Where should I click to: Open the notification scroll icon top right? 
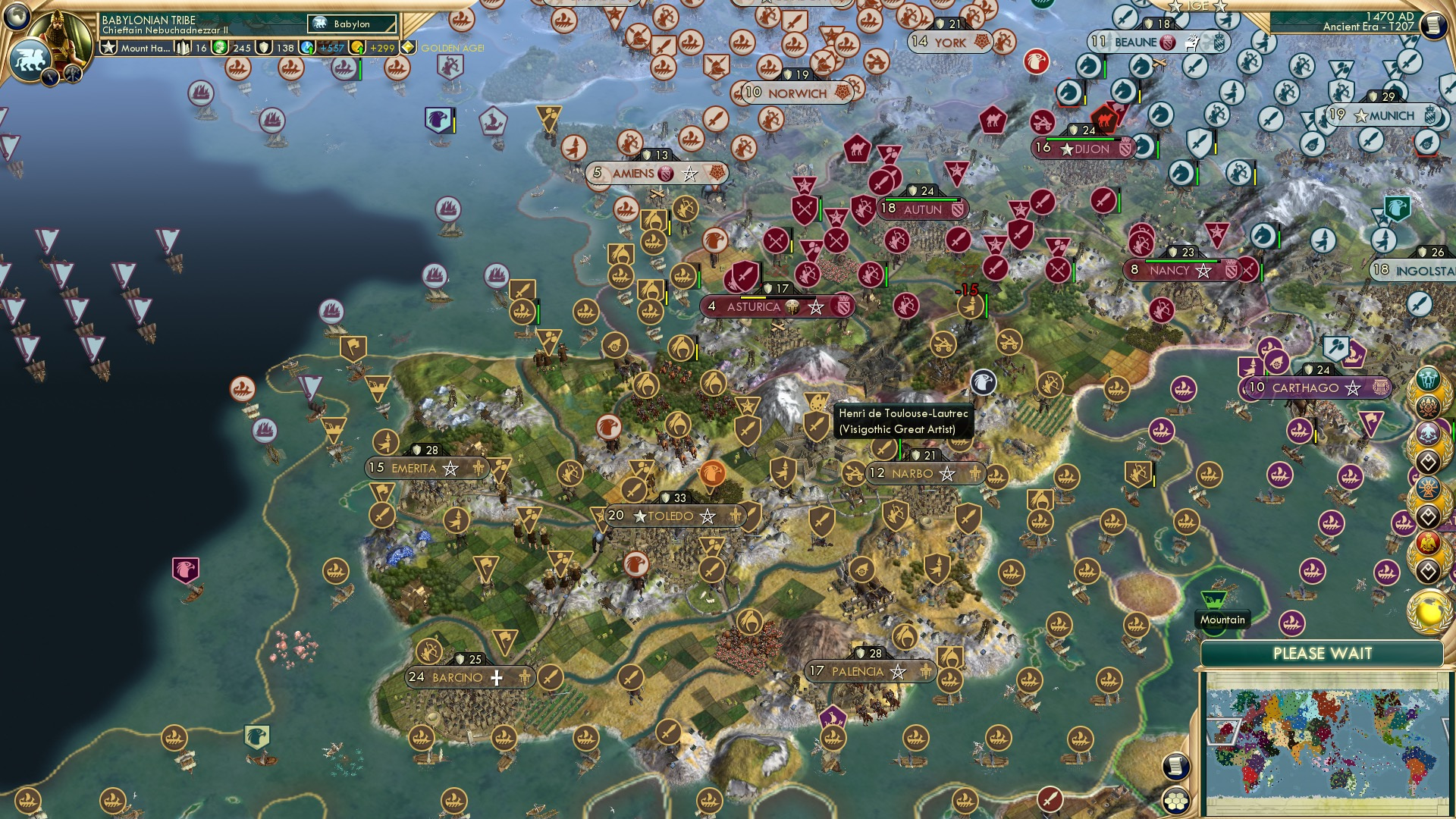1433,25
